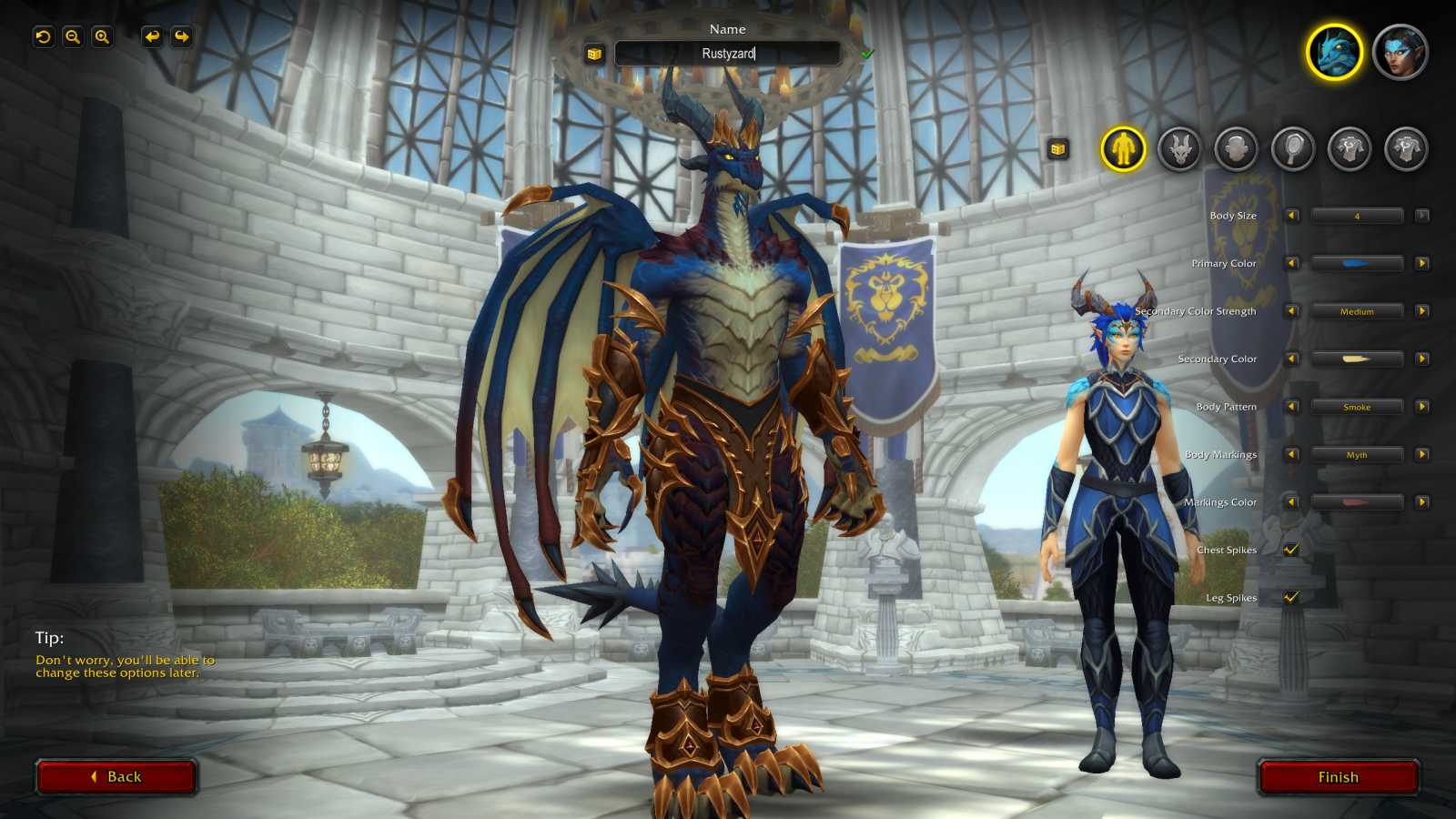
Task: Select the Primary Color swatch
Action: coord(1356,263)
